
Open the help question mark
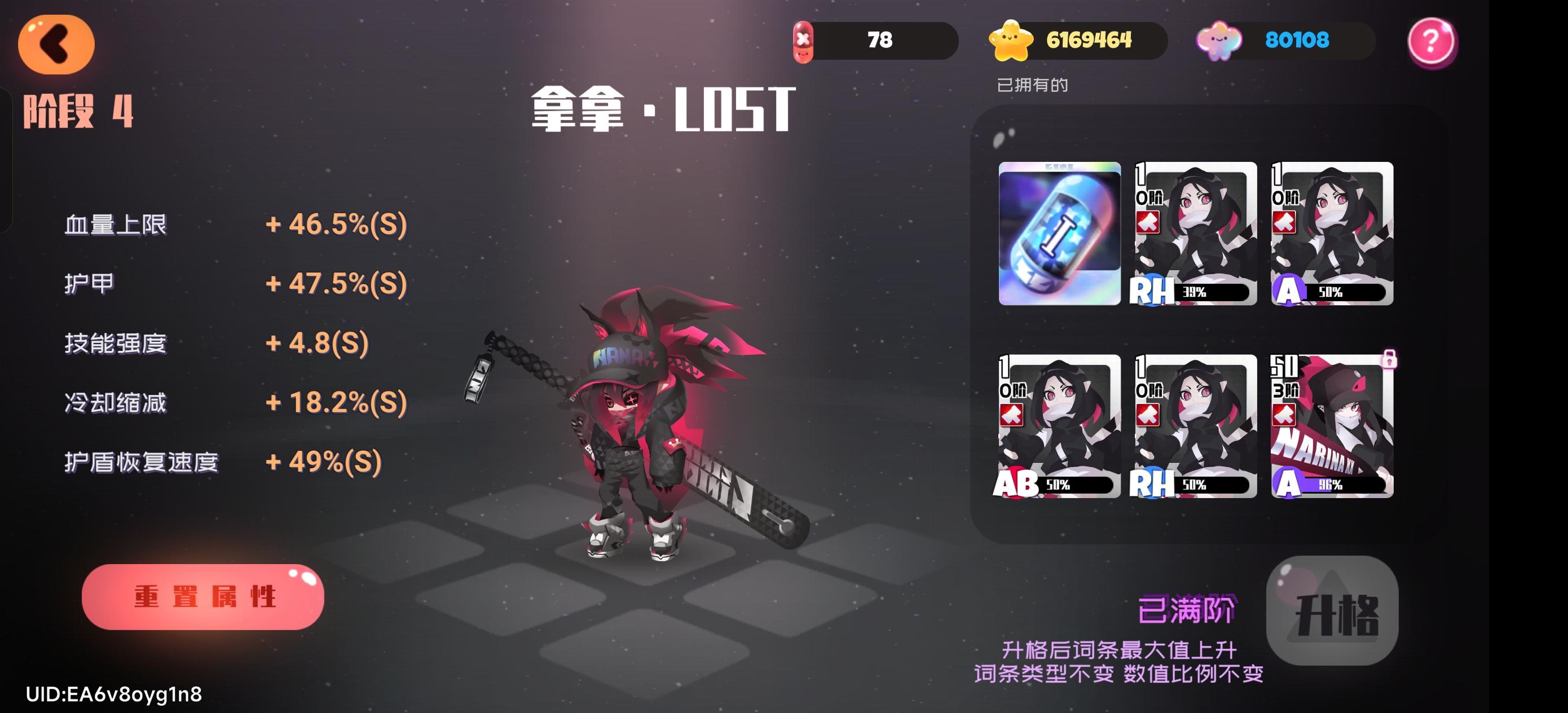pos(1432,41)
